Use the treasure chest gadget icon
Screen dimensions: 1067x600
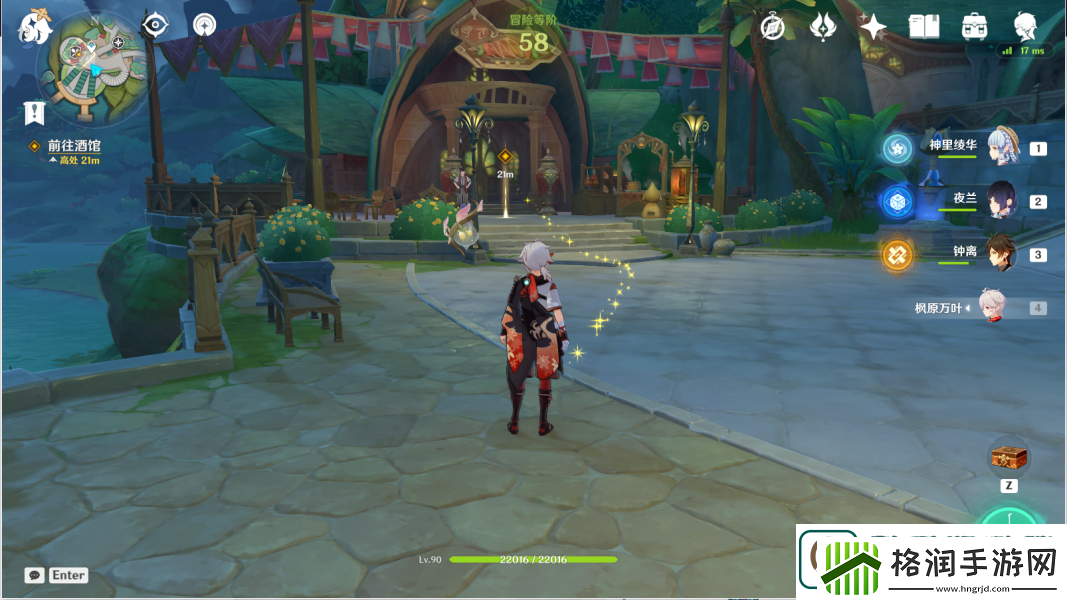(x=1009, y=458)
